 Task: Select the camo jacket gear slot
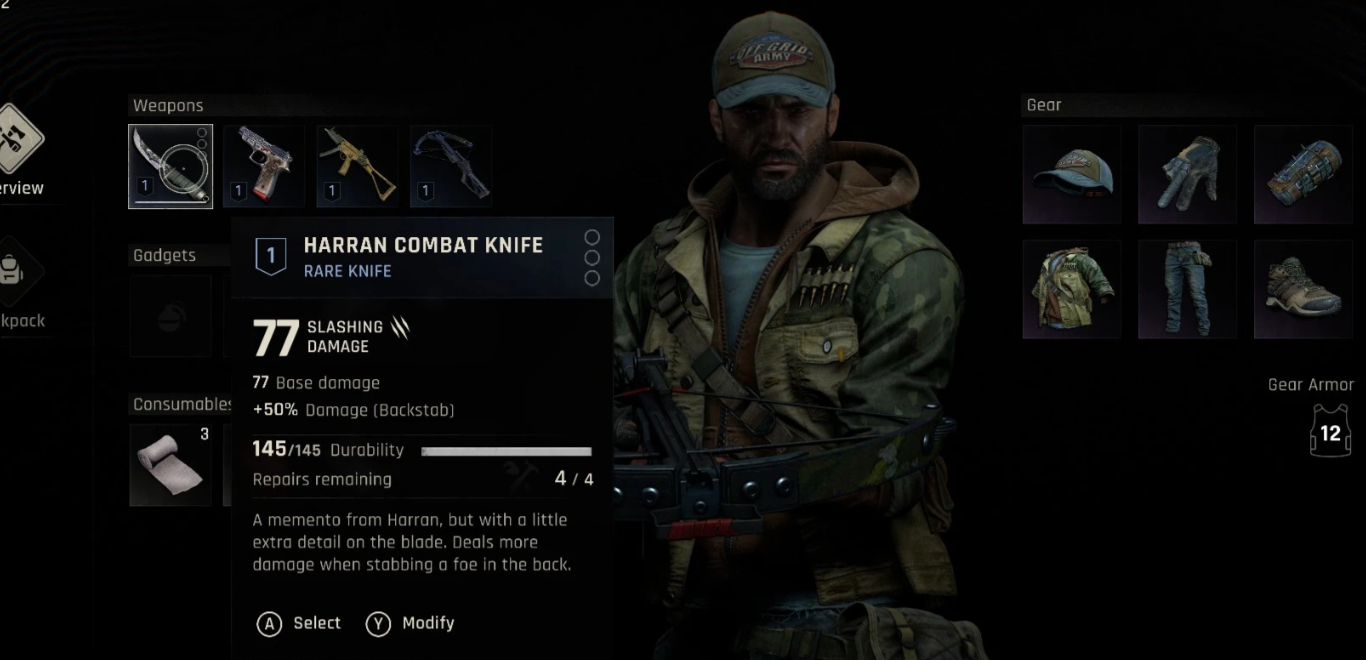click(x=1072, y=289)
